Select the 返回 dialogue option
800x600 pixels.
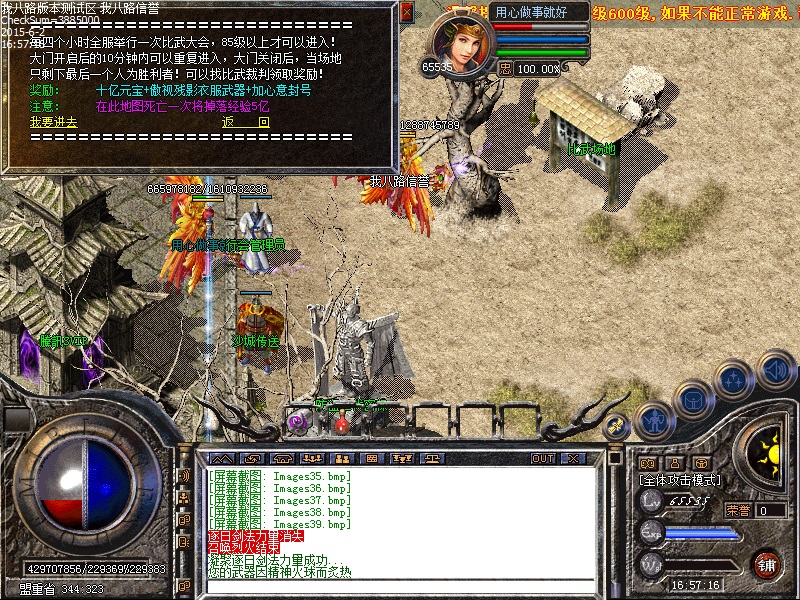245,121
